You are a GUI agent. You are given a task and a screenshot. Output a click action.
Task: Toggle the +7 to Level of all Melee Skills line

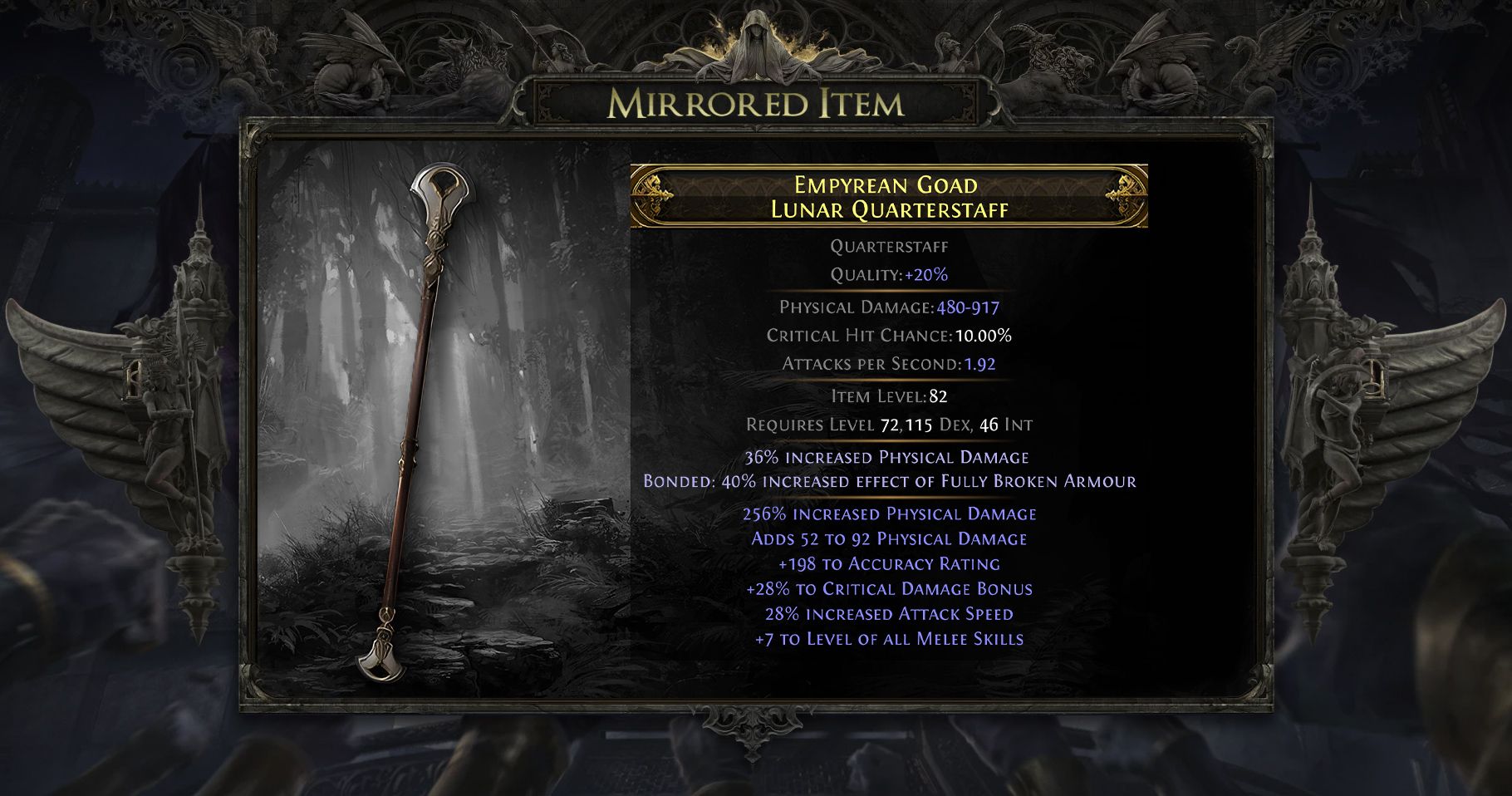pos(890,639)
